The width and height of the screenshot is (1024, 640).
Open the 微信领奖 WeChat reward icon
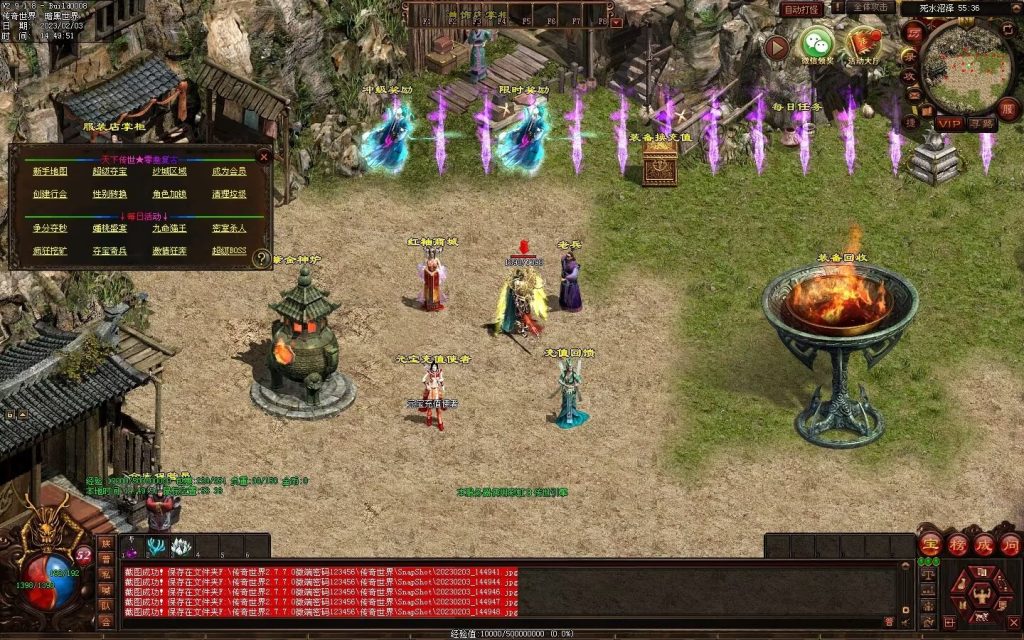[x=817, y=45]
